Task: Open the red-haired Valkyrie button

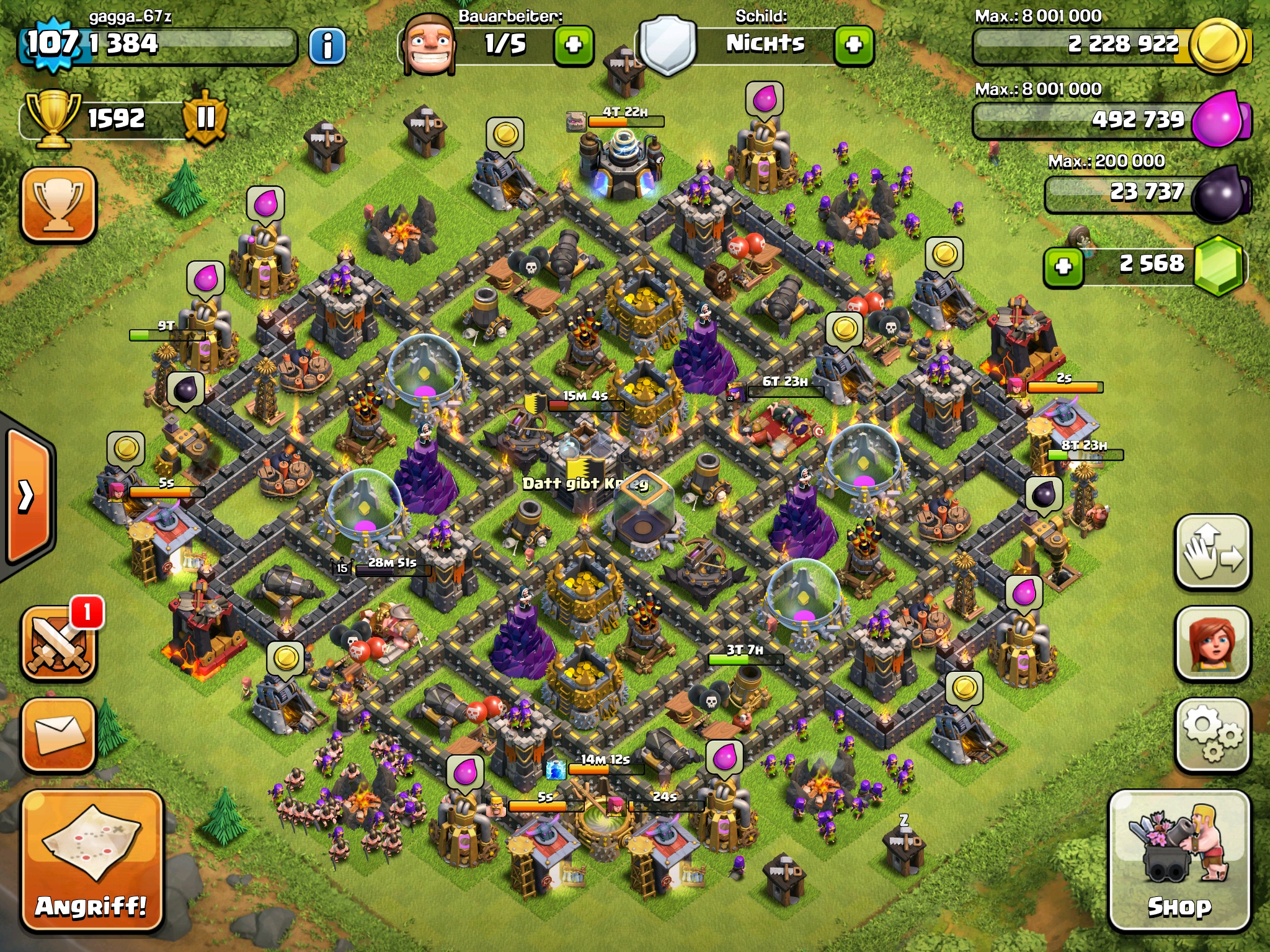Action: pos(1212,643)
